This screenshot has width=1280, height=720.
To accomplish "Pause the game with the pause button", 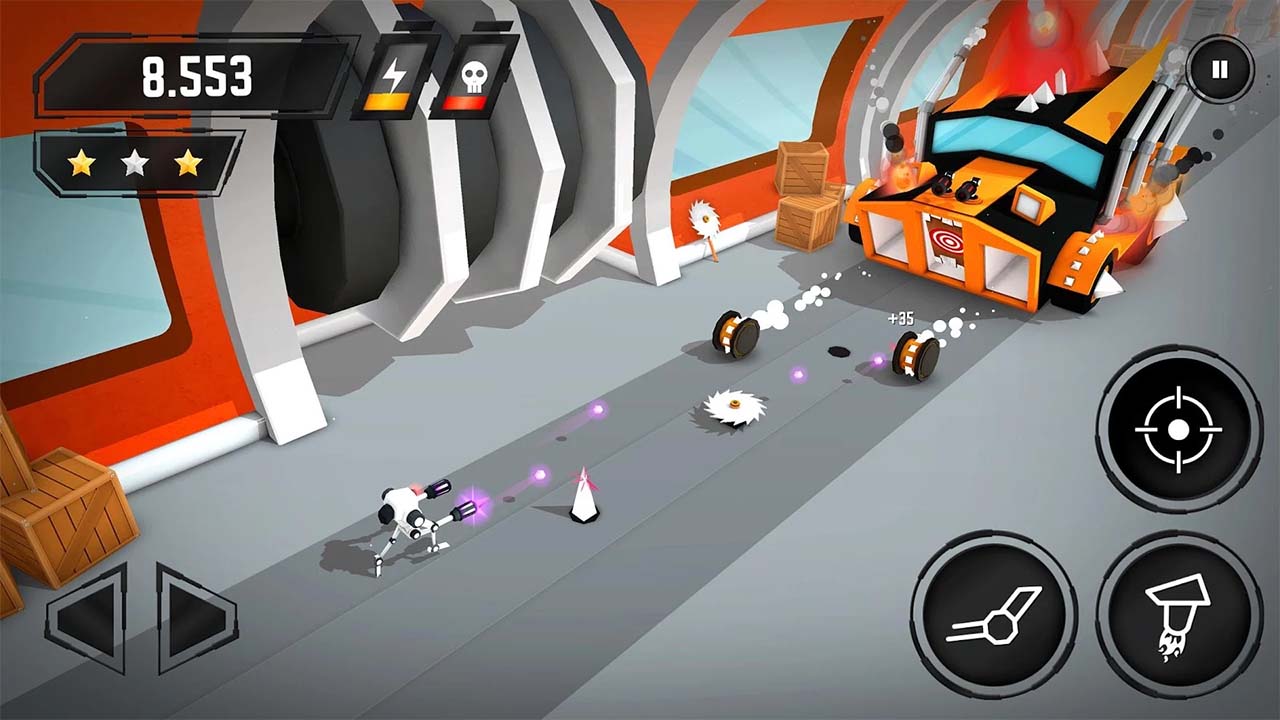I will tap(1218, 68).
